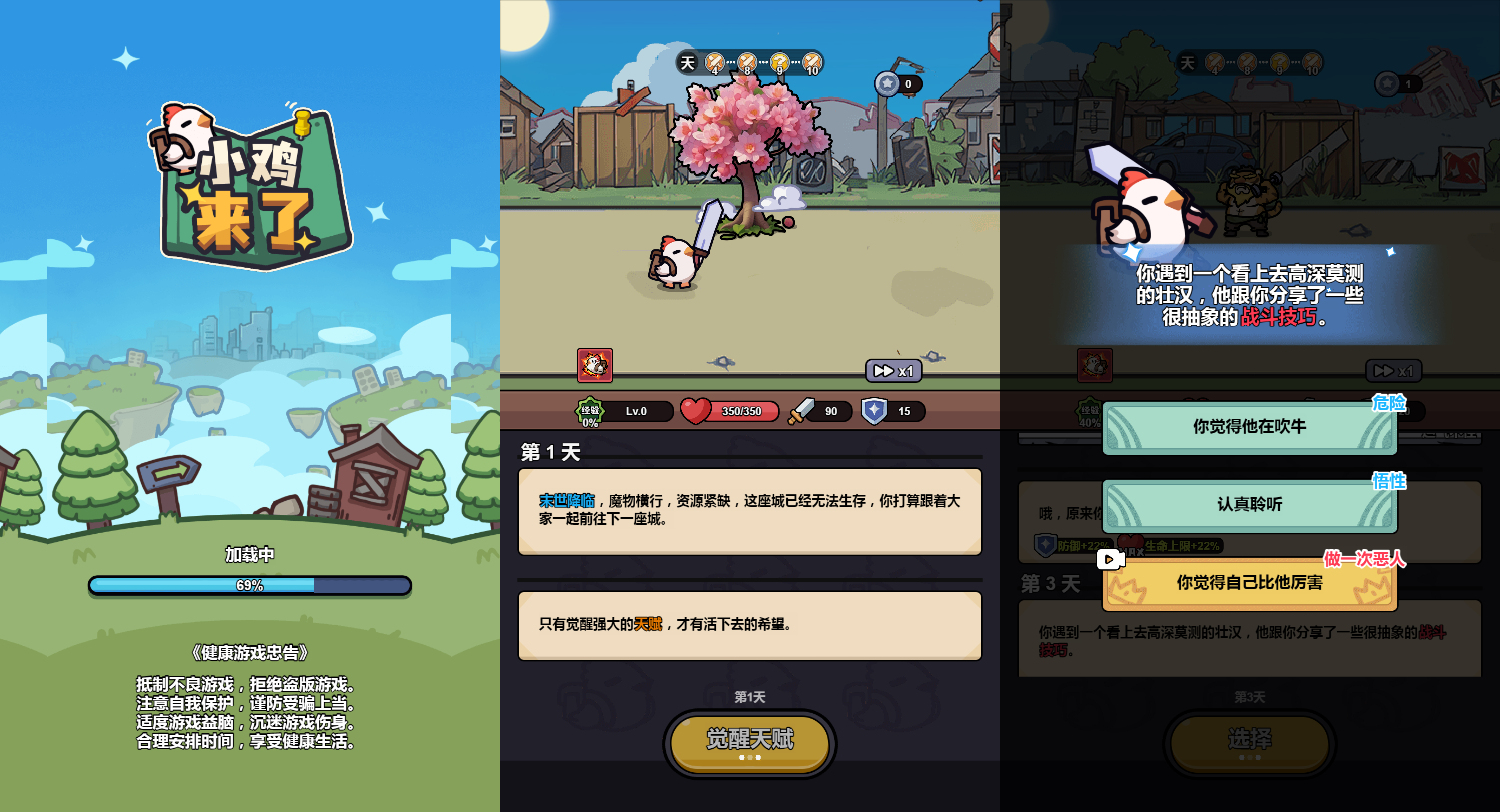
Task: Select the 你觉得自己比他厉害 villain choice
Action: point(1249,584)
